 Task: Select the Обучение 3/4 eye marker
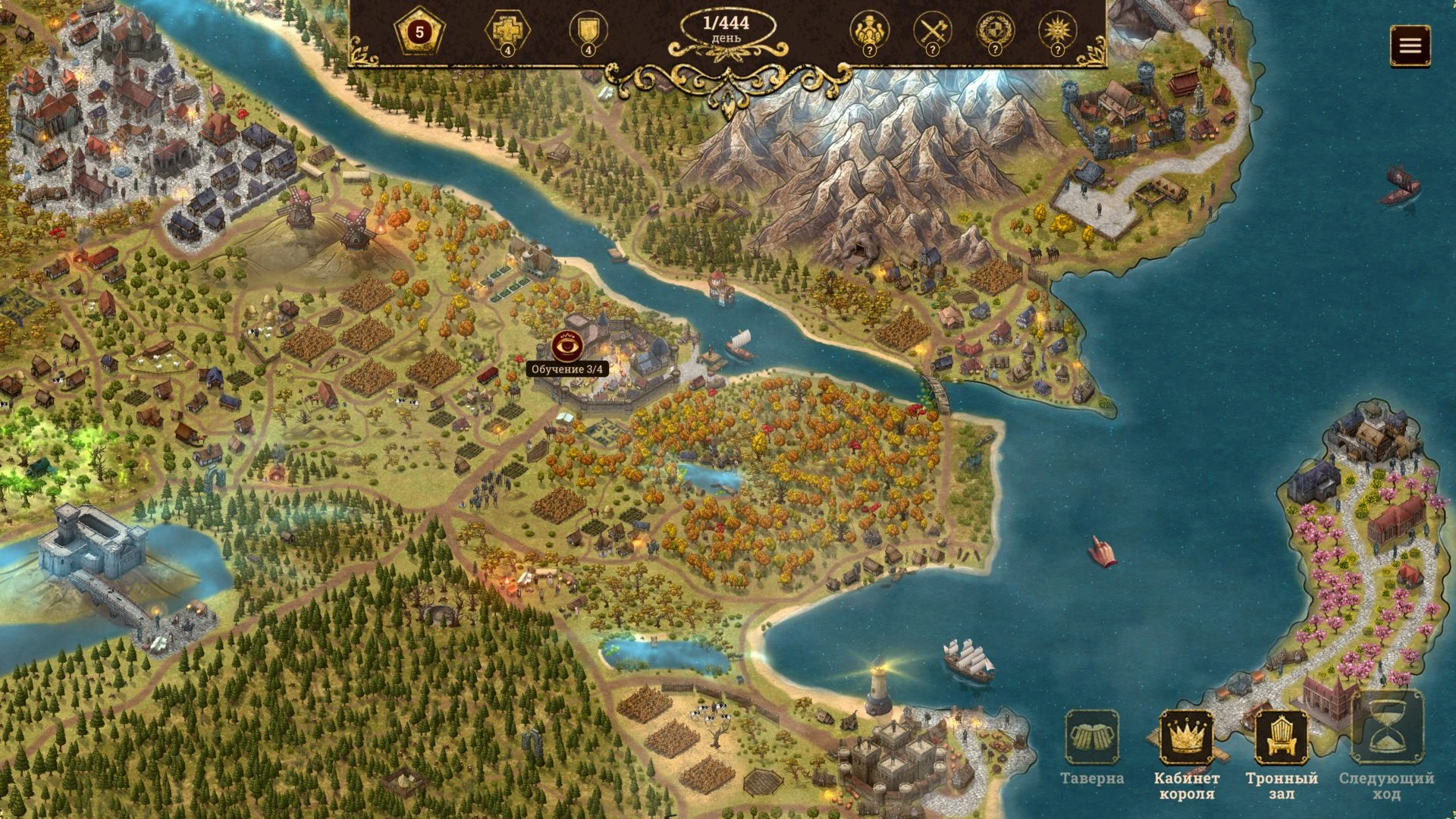point(567,347)
